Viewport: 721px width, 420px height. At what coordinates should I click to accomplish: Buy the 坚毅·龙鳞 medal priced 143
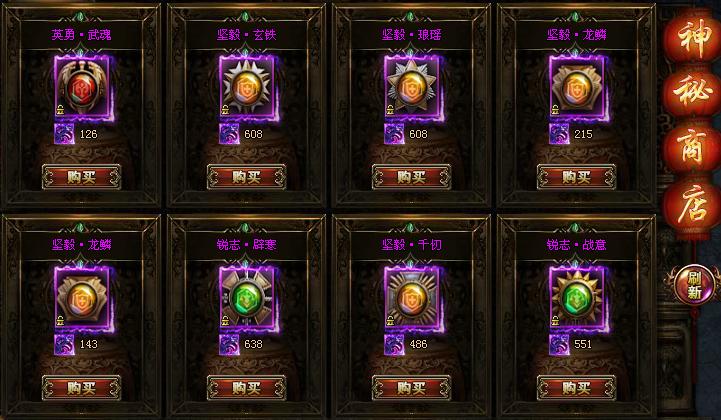(x=82, y=387)
